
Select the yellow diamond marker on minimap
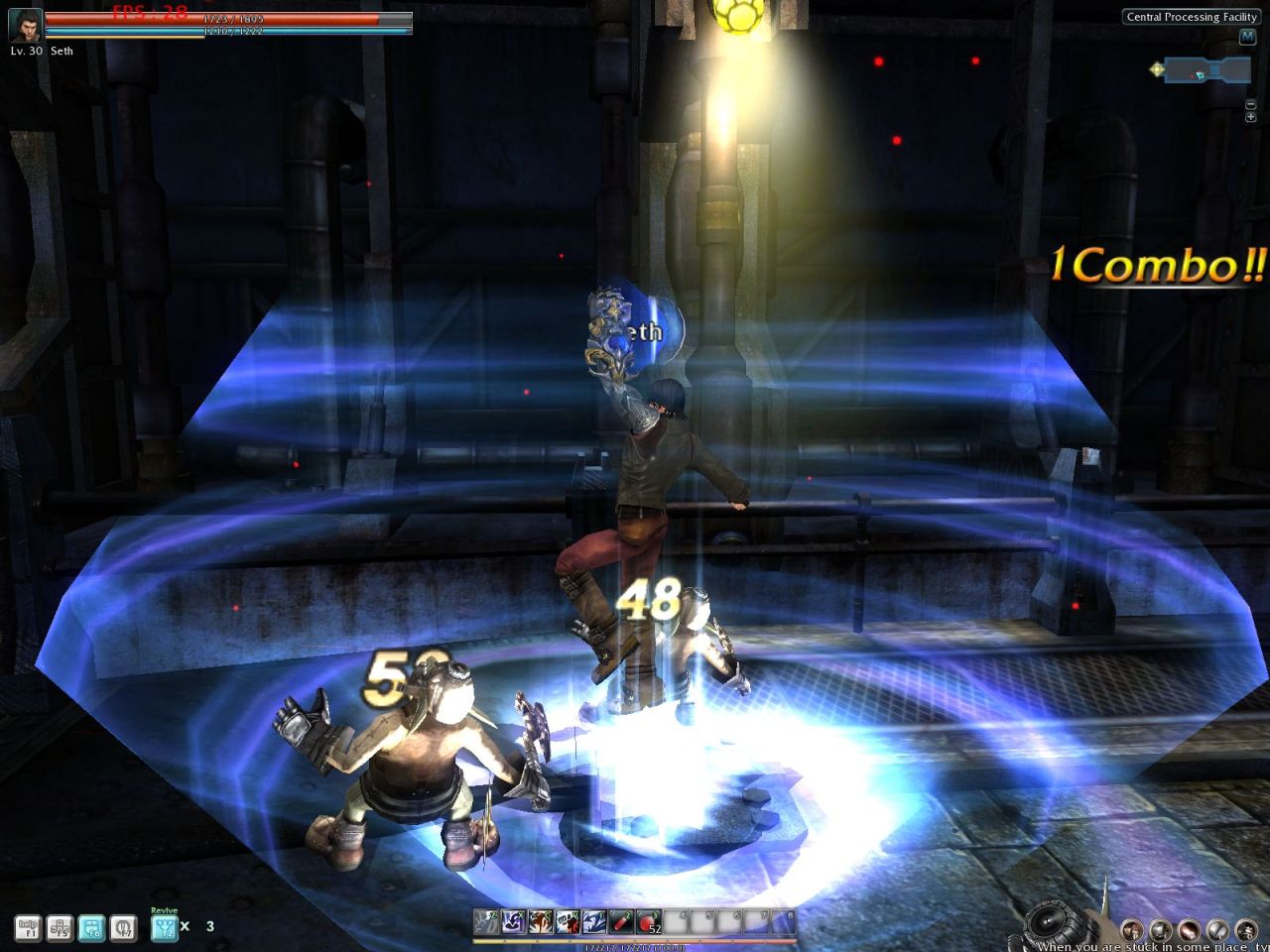tap(1157, 69)
